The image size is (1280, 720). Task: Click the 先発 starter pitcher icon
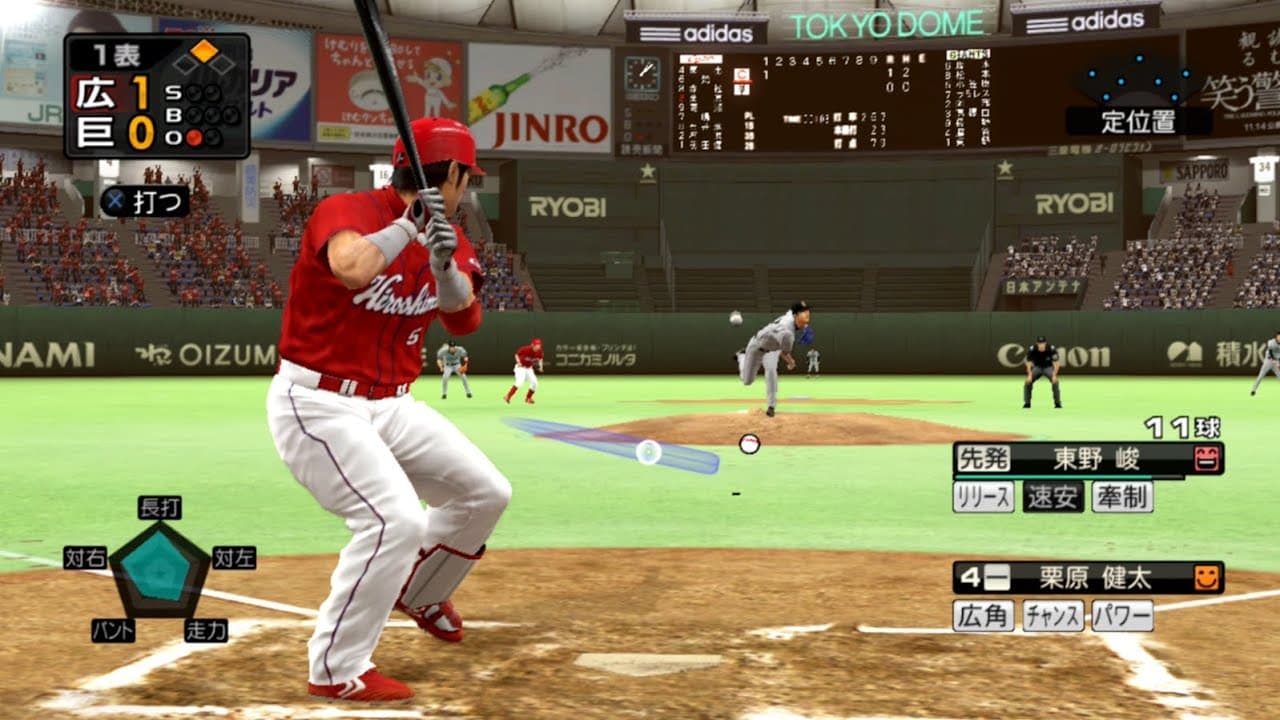(x=984, y=458)
